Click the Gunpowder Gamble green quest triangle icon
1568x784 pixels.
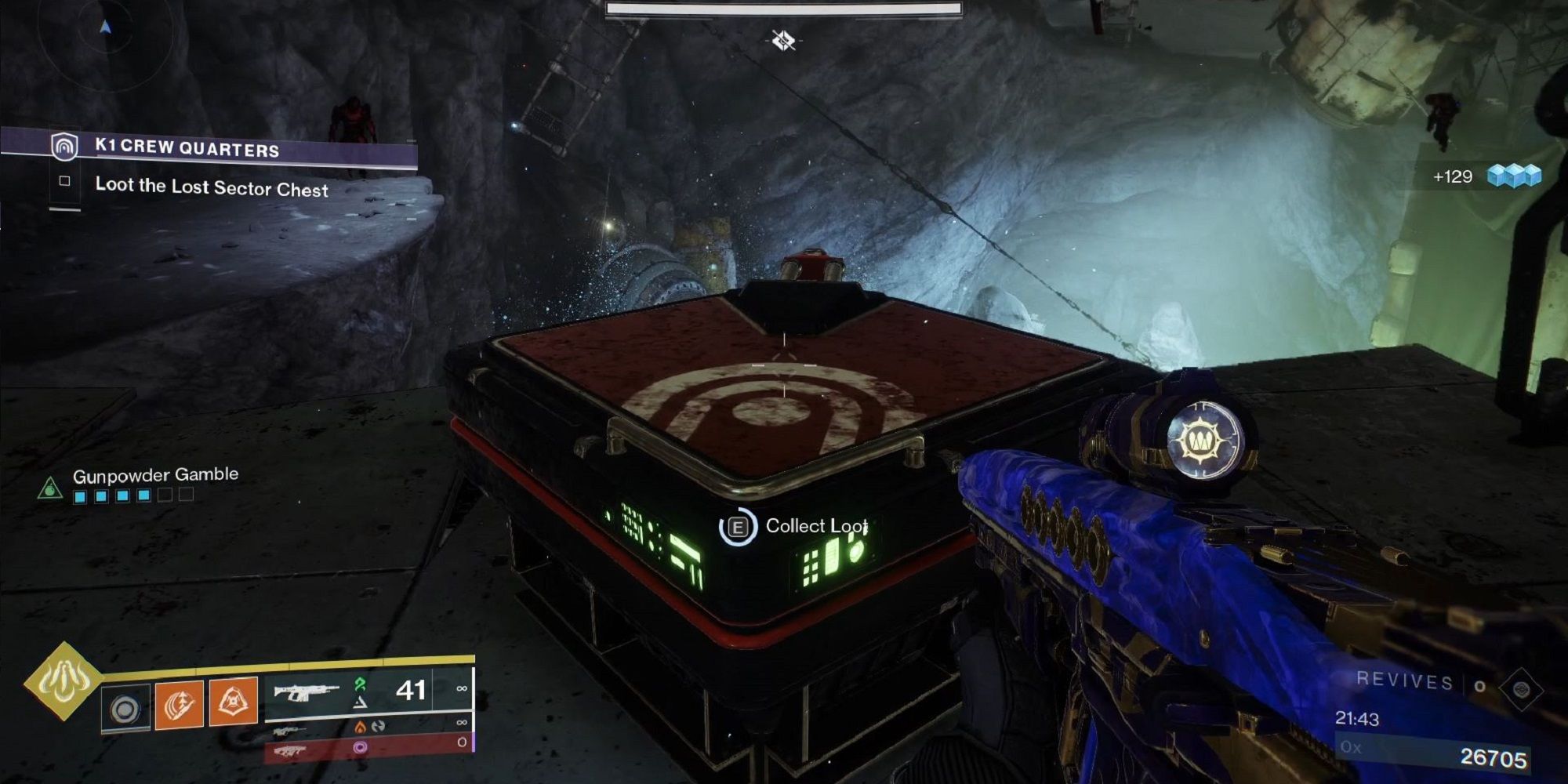pos(51,488)
